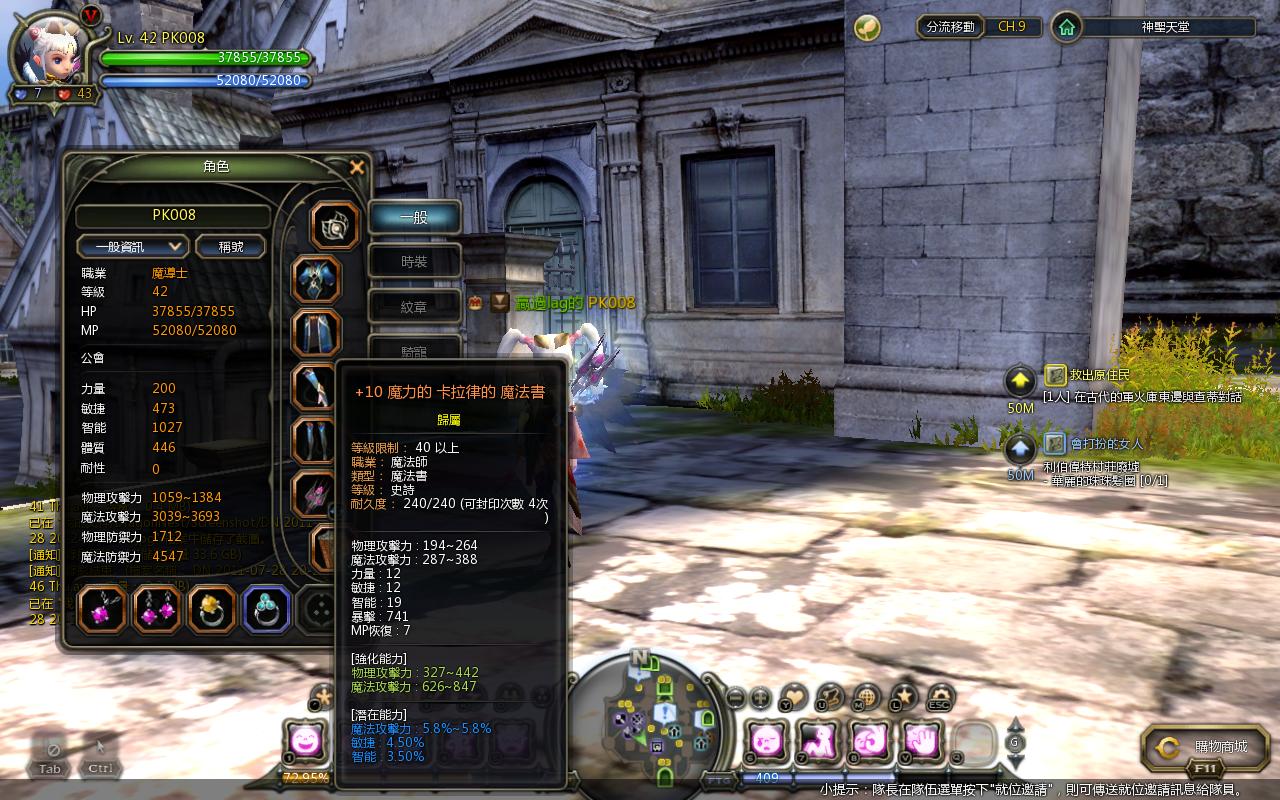
Task: Switch to the 一般 equipment tab
Action: coord(414,217)
